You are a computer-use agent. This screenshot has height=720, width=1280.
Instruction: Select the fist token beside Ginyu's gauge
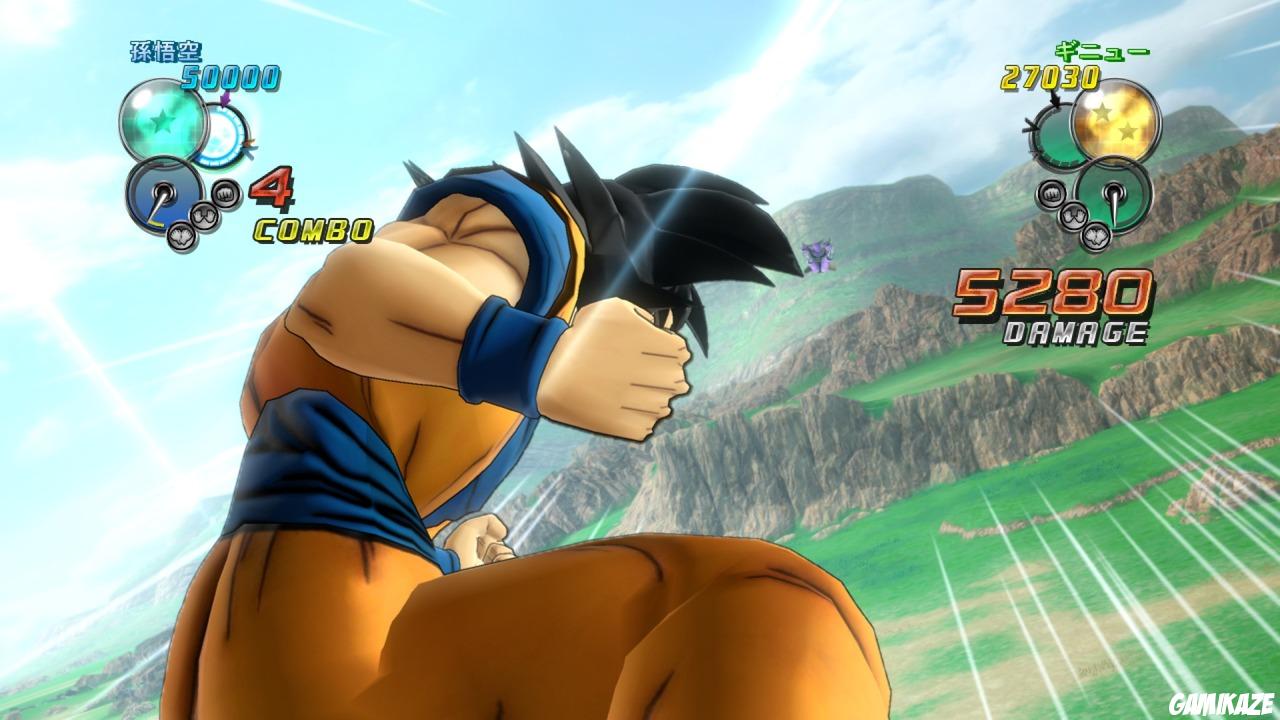pos(1052,193)
